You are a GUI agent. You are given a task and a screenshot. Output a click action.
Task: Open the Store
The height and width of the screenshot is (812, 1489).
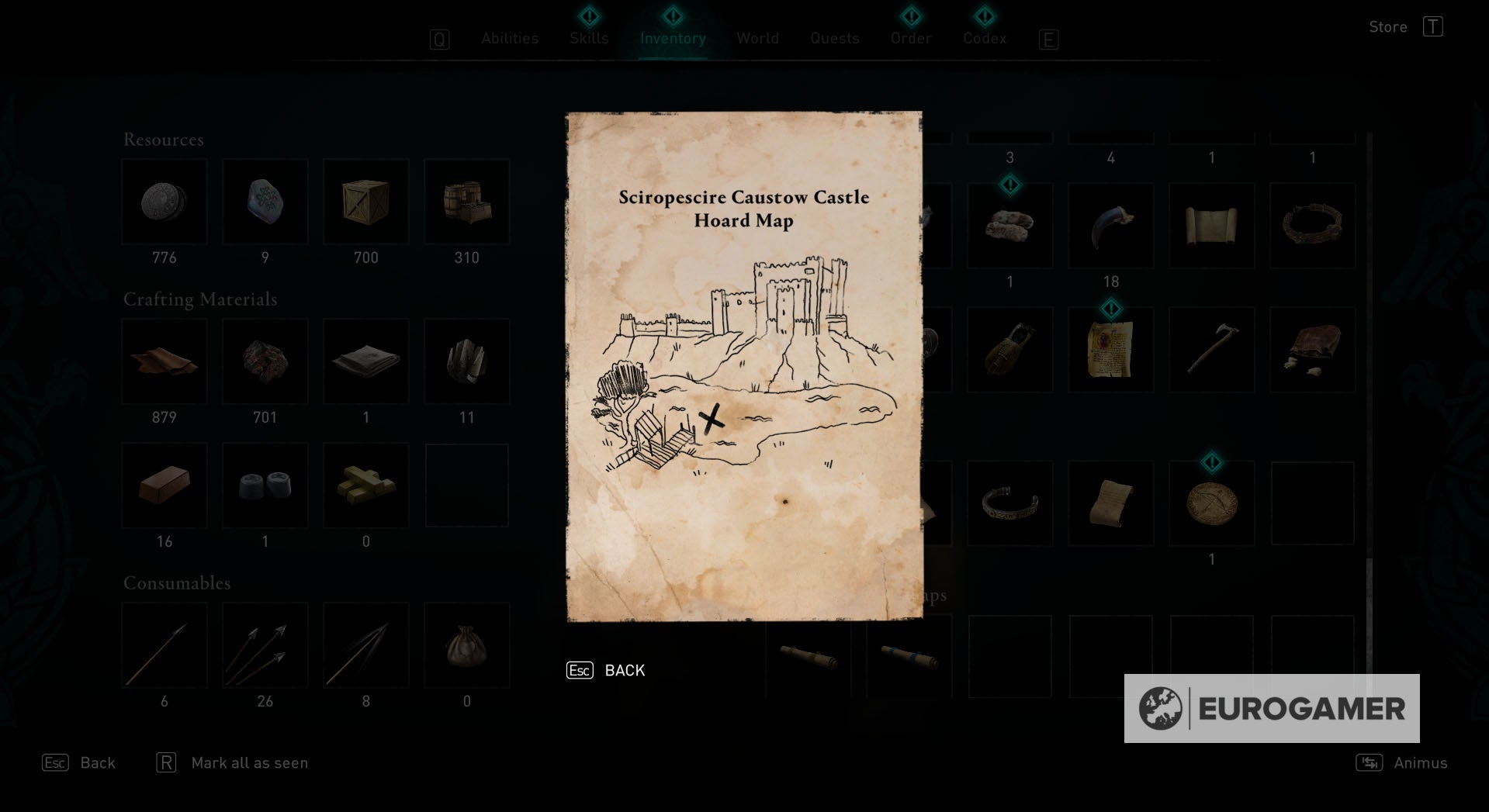click(1388, 26)
